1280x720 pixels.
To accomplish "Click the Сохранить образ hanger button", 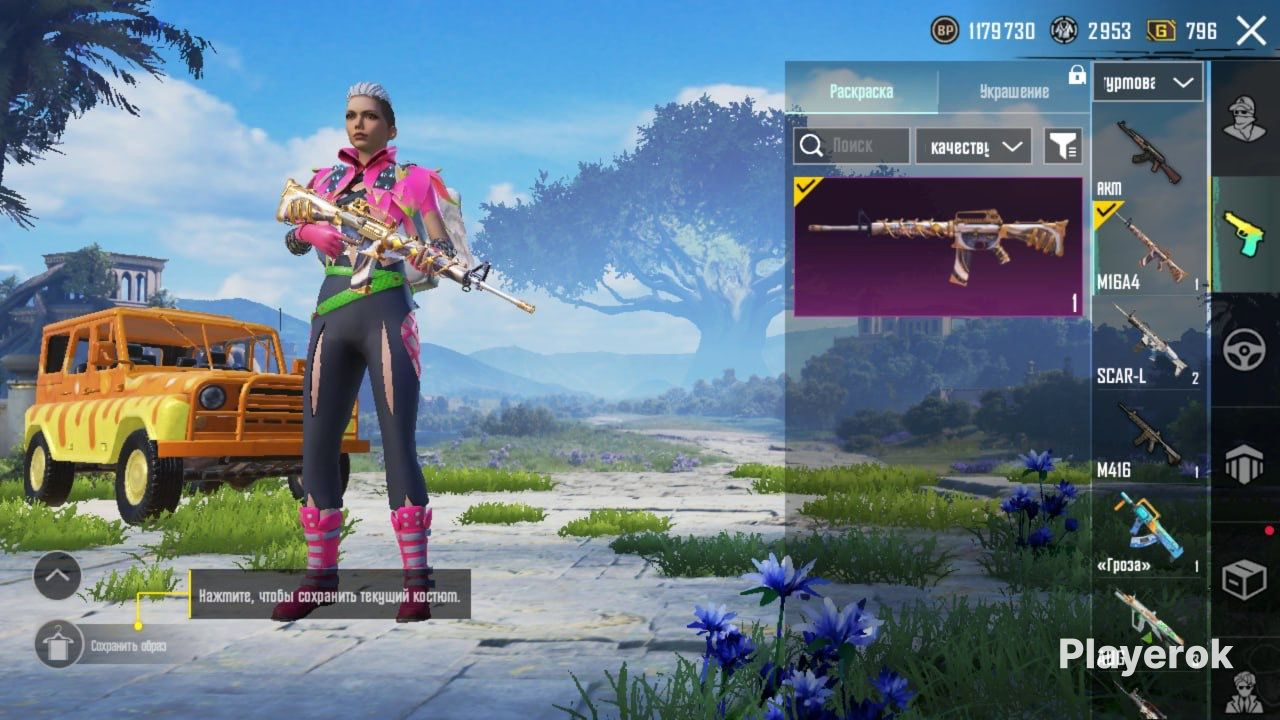I will (59, 644).
